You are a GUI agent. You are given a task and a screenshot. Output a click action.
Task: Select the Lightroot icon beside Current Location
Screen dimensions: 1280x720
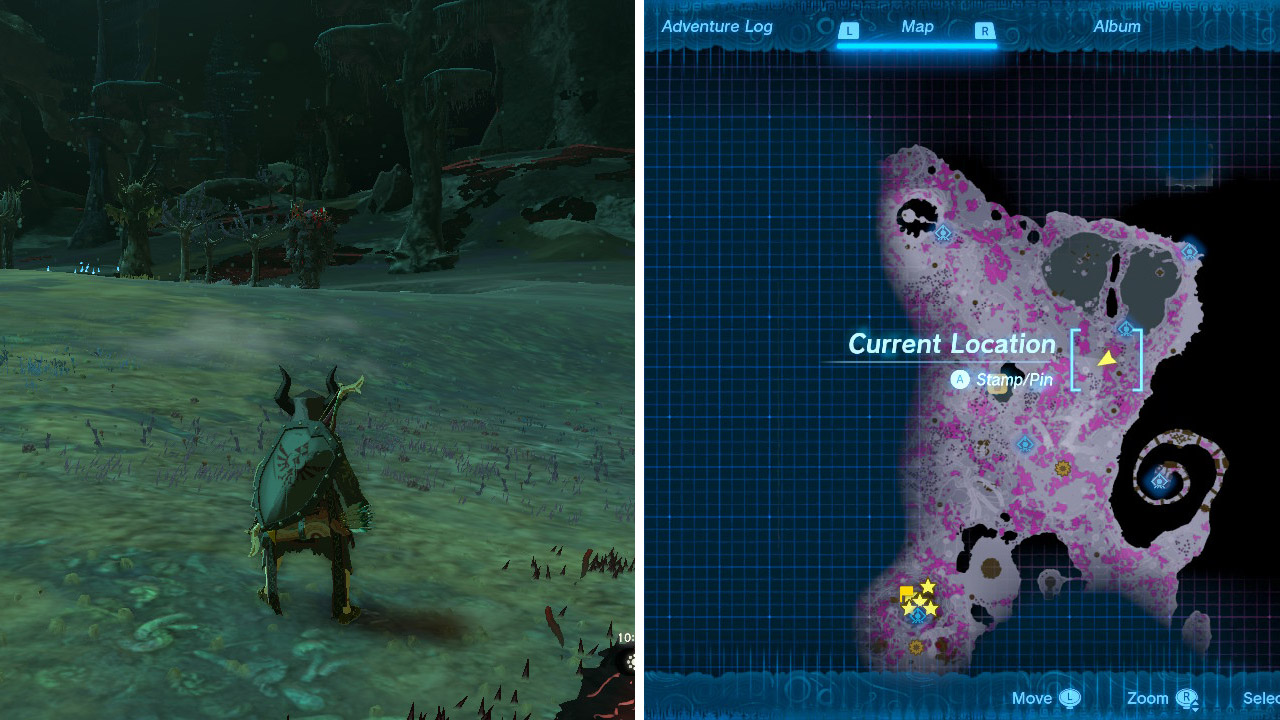[1126, 328]
